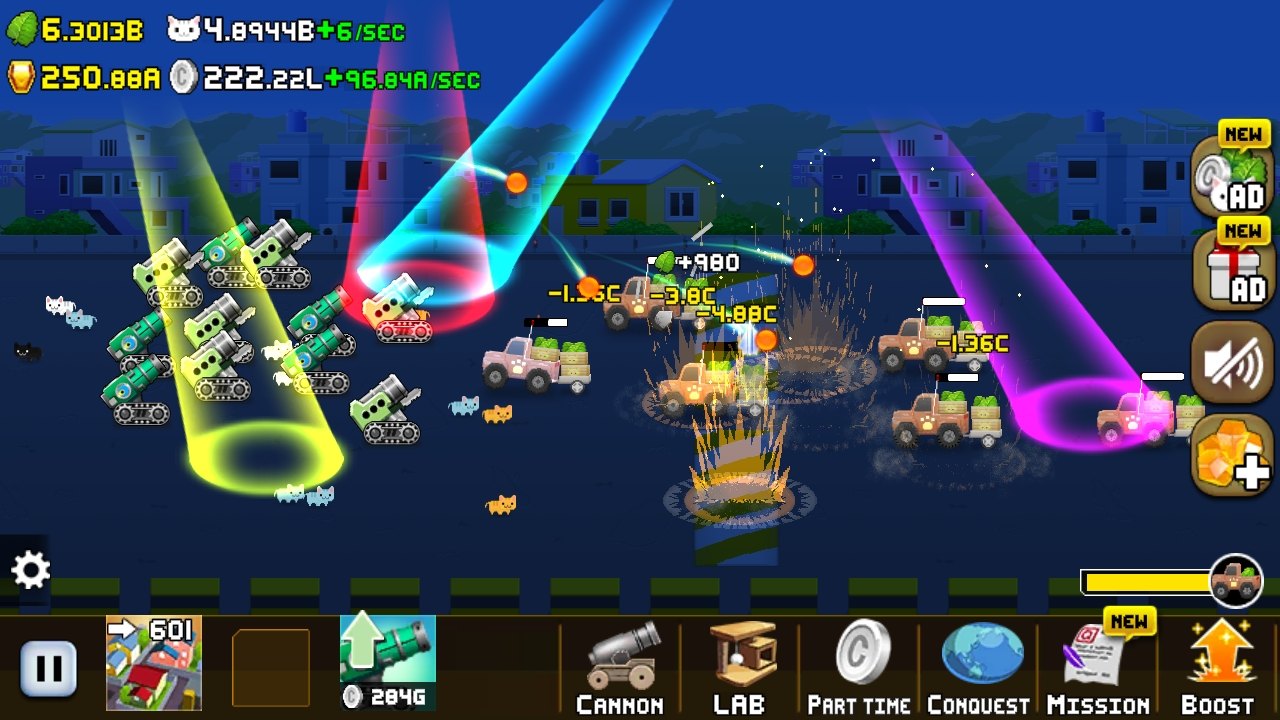
Task: Tap the truck boss icon by the yellow bar
Action: (x=1236, y=581)
